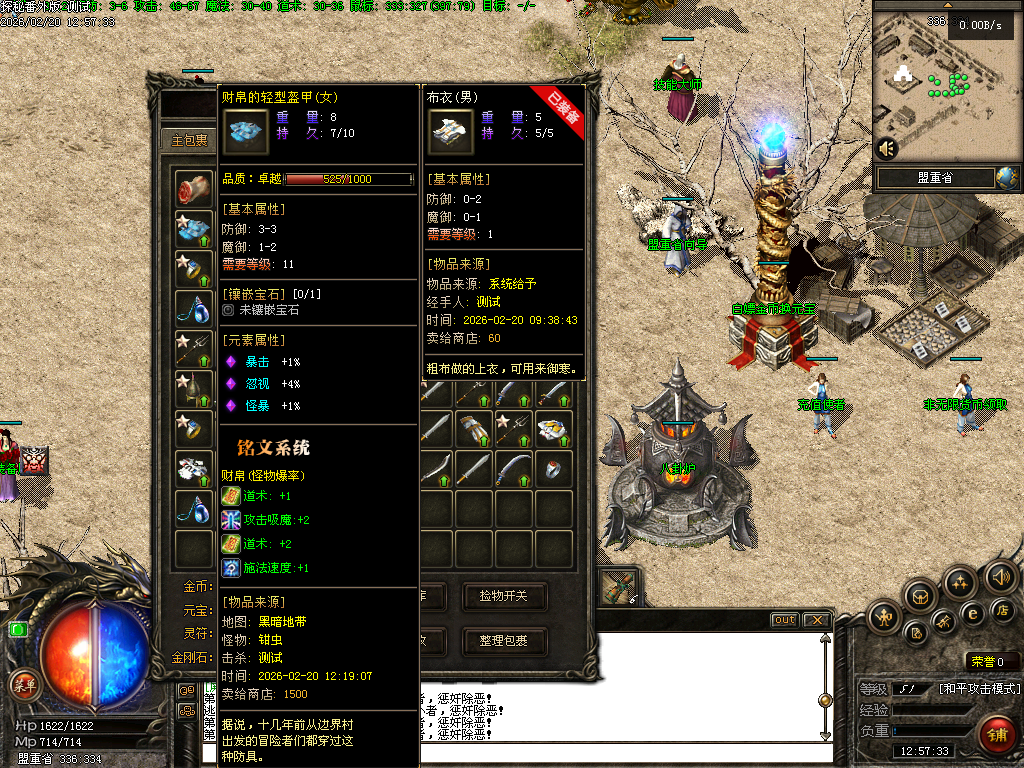Click the round 'e' icon button
Screen dimensions: 1024x768
click(x=971, y=613)
